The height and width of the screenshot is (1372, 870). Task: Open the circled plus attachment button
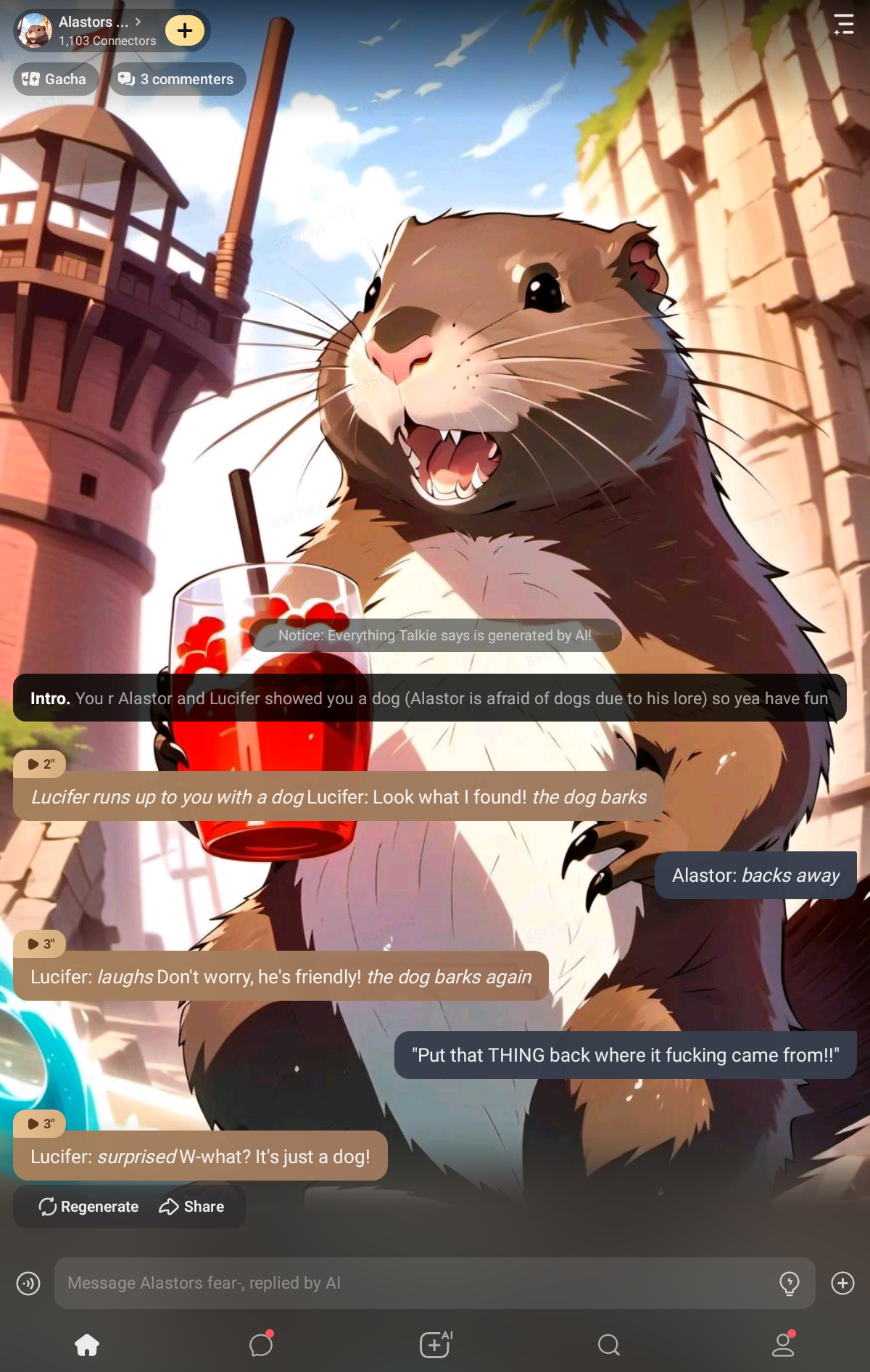coord(842,1283)
